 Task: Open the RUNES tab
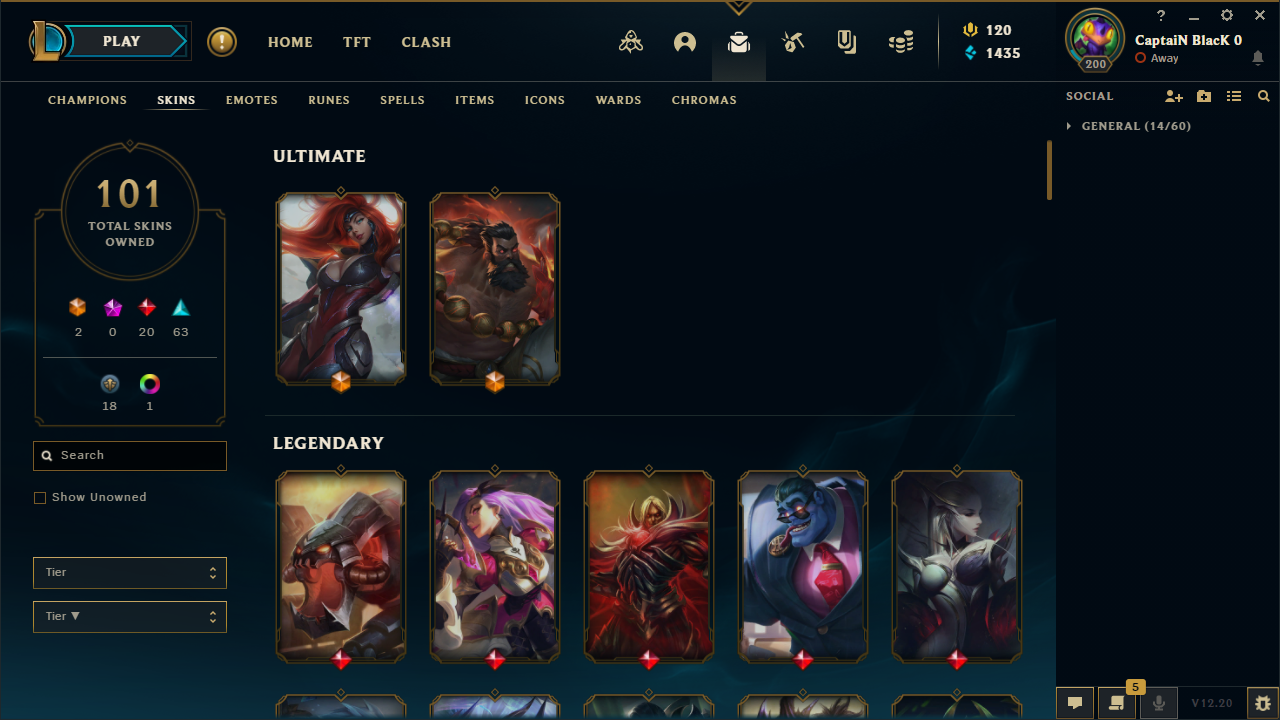[329, 100]
